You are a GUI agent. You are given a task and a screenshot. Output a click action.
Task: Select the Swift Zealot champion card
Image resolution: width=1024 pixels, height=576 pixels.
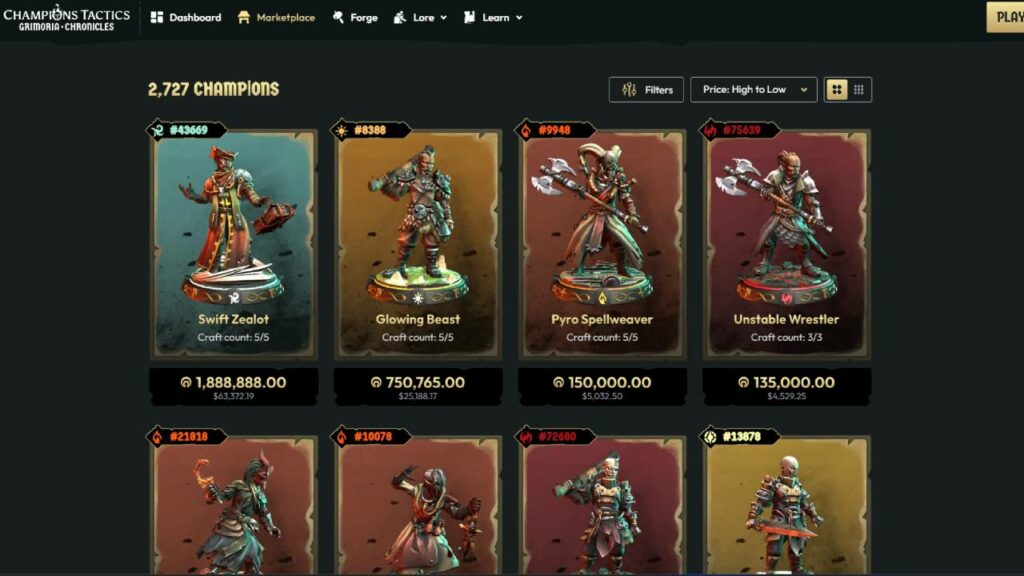pos(233,245)
